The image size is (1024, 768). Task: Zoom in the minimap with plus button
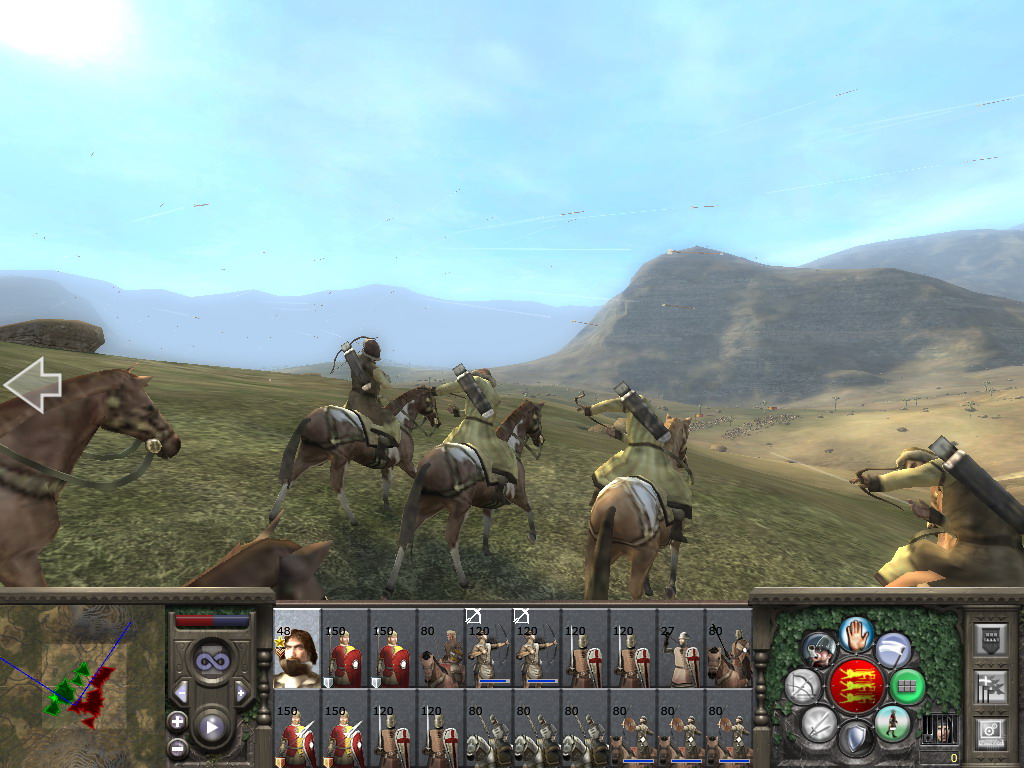[x=178, y=720]
